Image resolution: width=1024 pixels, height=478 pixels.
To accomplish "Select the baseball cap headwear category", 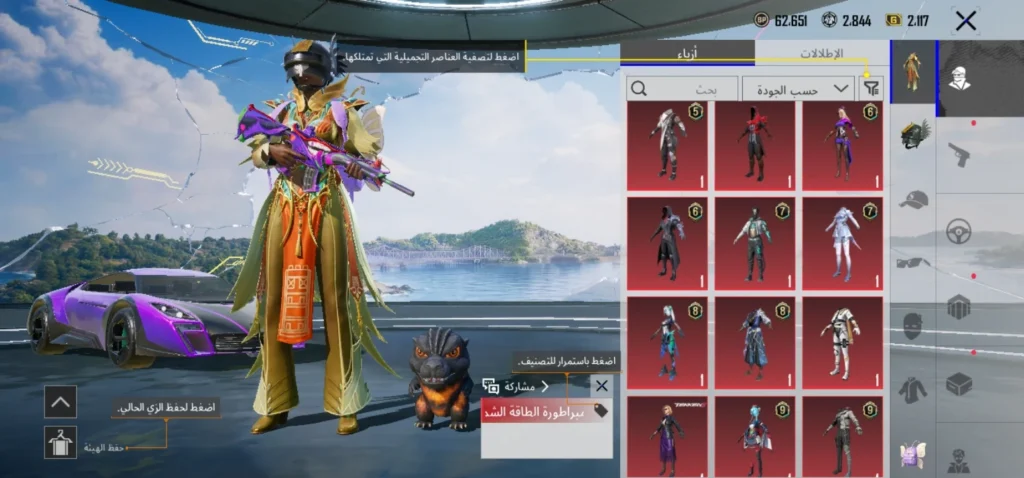I will [913, 200].
